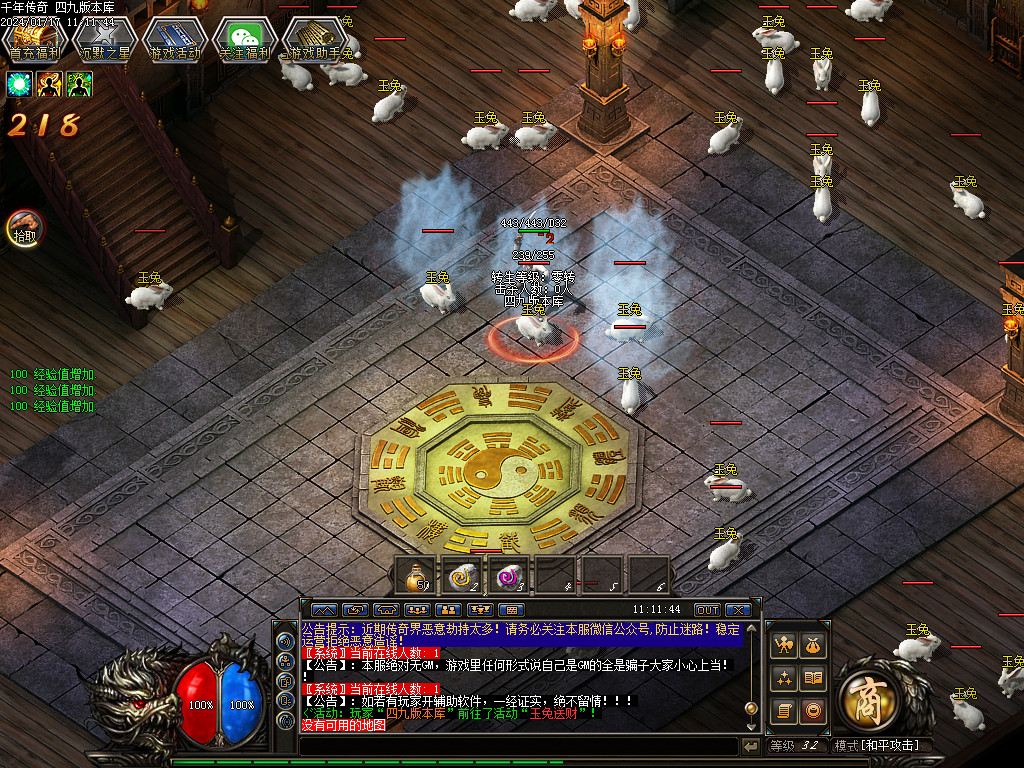Click the OUT button on the chat bar

[x=707, y=609]
